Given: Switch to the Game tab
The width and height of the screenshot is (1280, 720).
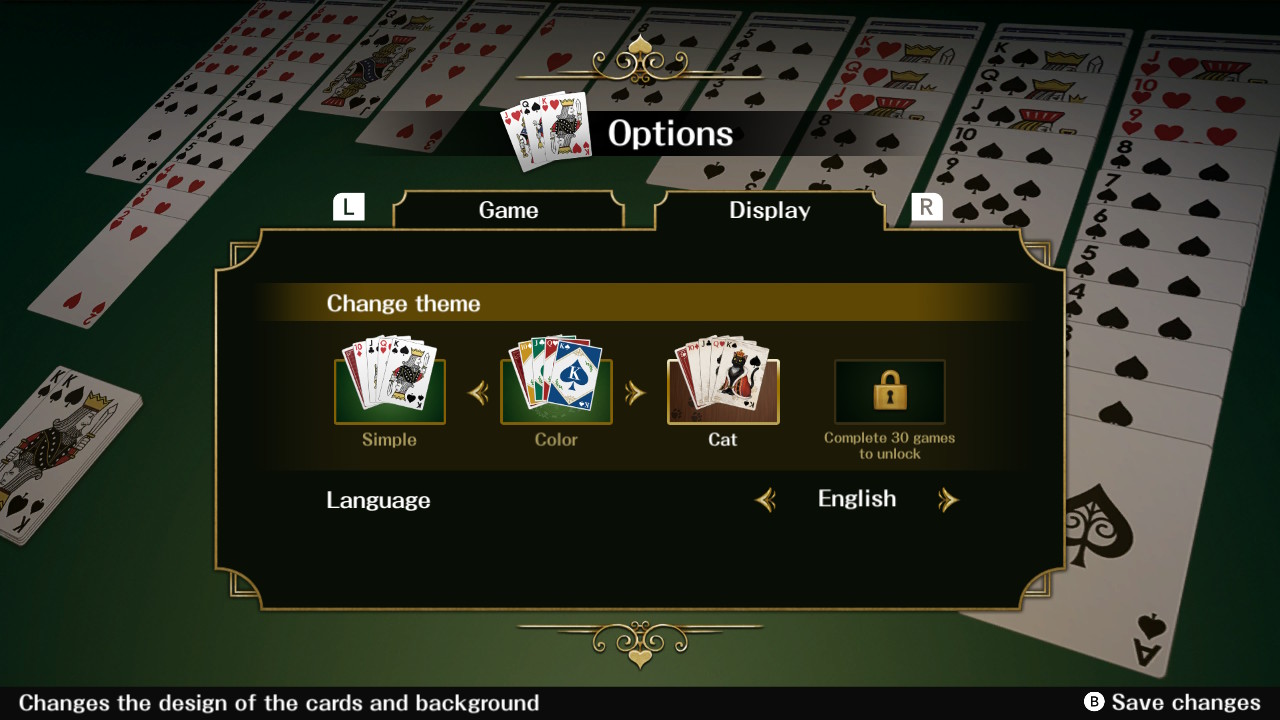Looking at the screenshot, I should (x=509, y=210).
